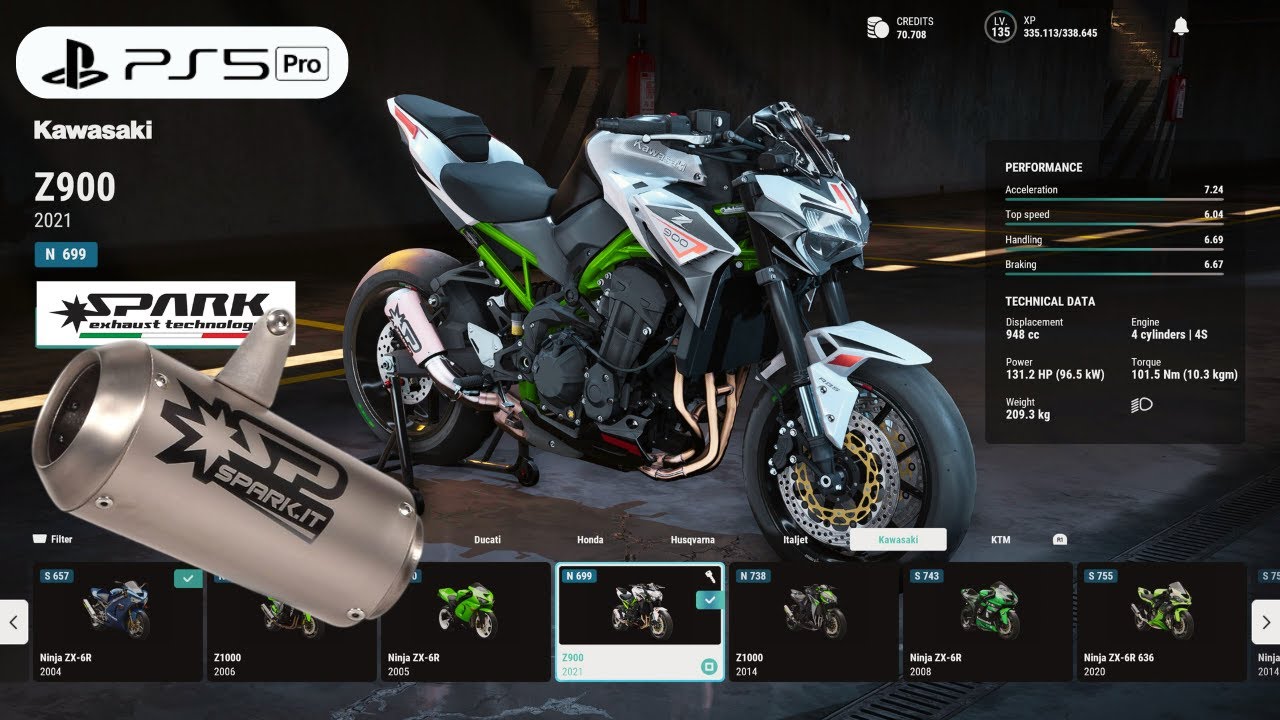Switch to the Ducati brand tab

click(x=487, y=540)
